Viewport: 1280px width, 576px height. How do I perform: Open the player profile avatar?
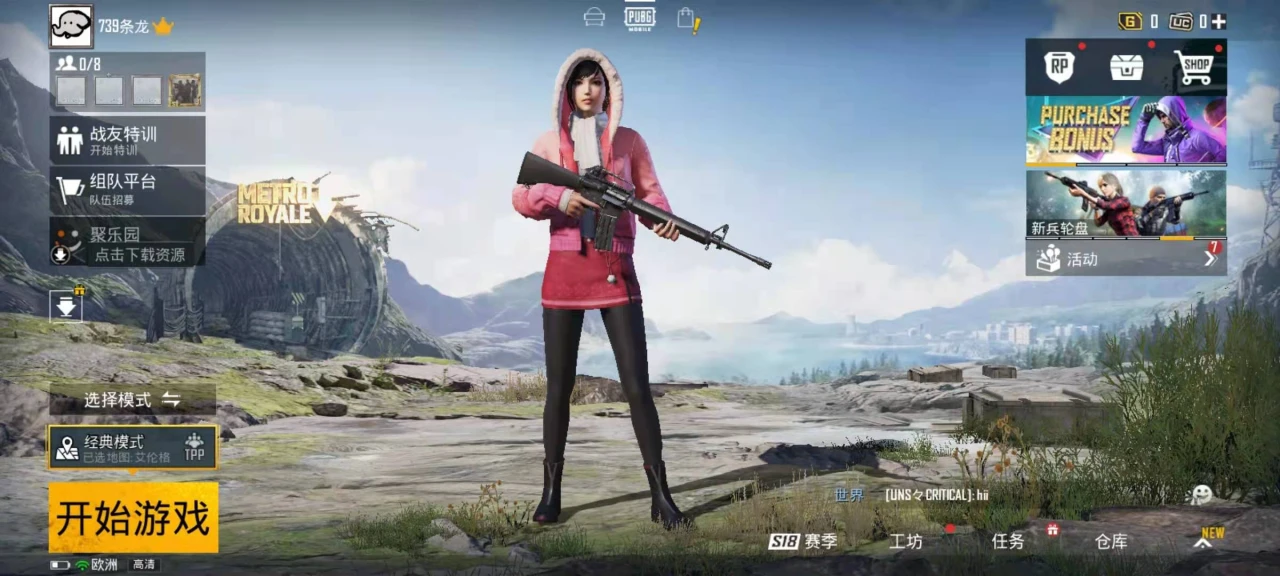(x=71, y=26)
